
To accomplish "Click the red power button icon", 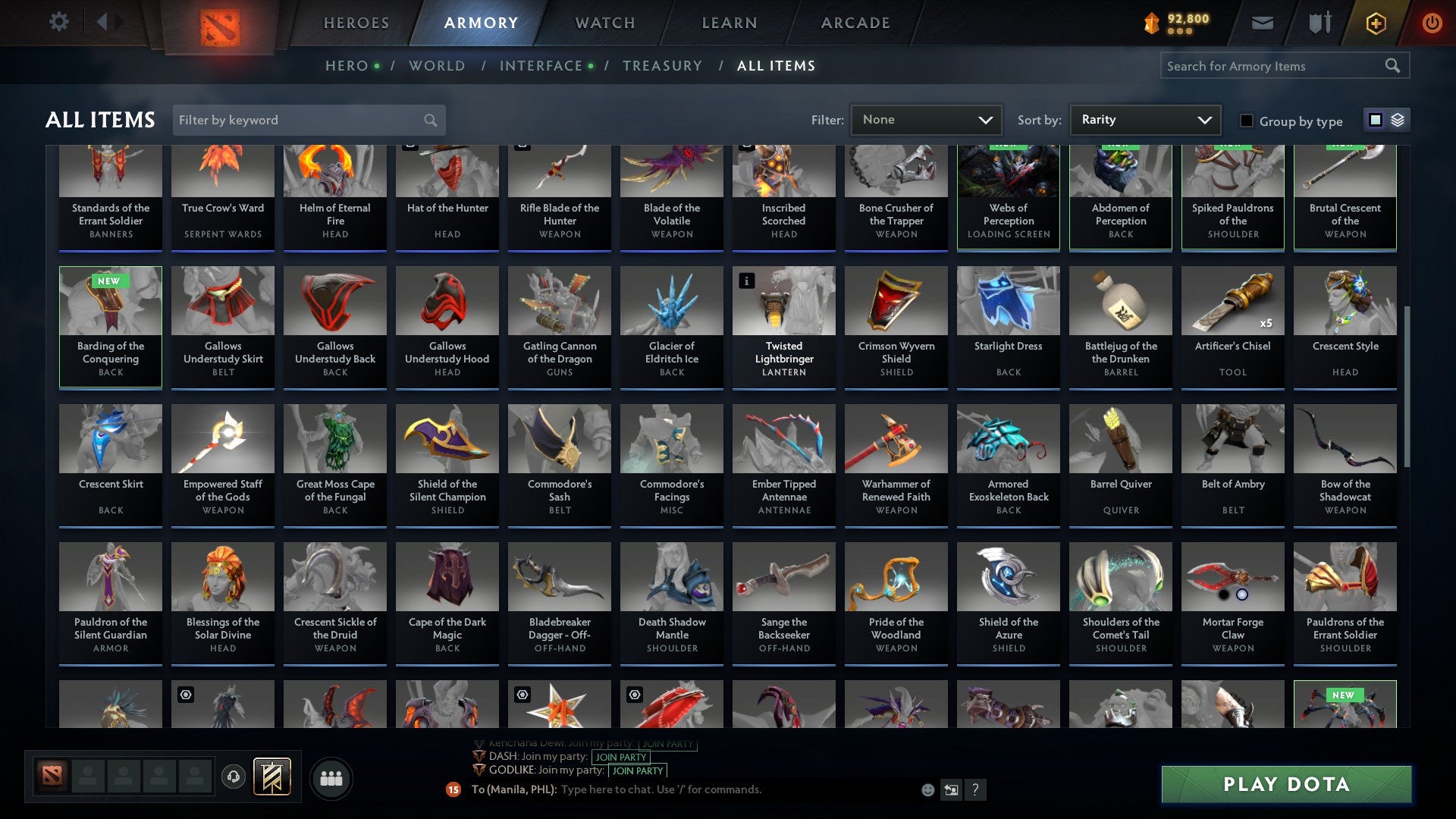I will [x=1432, y=22].
